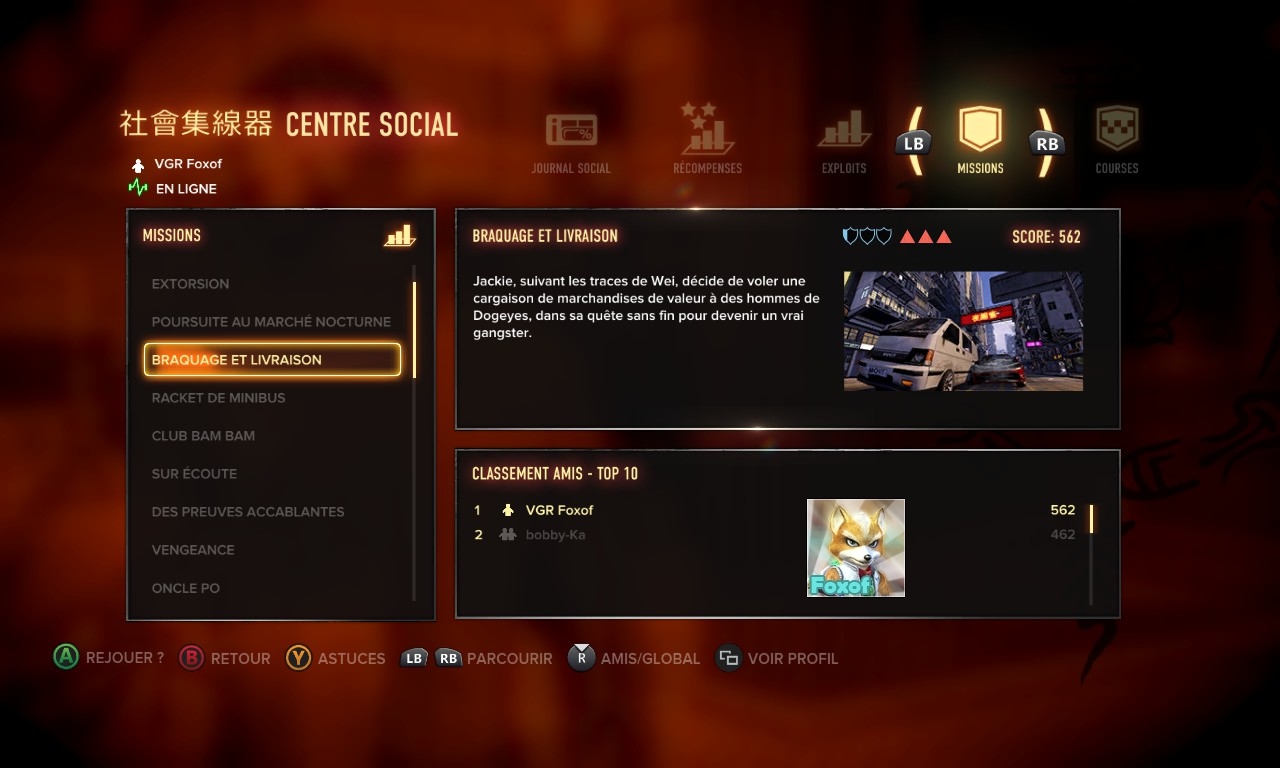This screenshot has width=1280, height=768.
Task: Choose Poursuite au Marché Nocturne mission
Action: pos(271,322)
